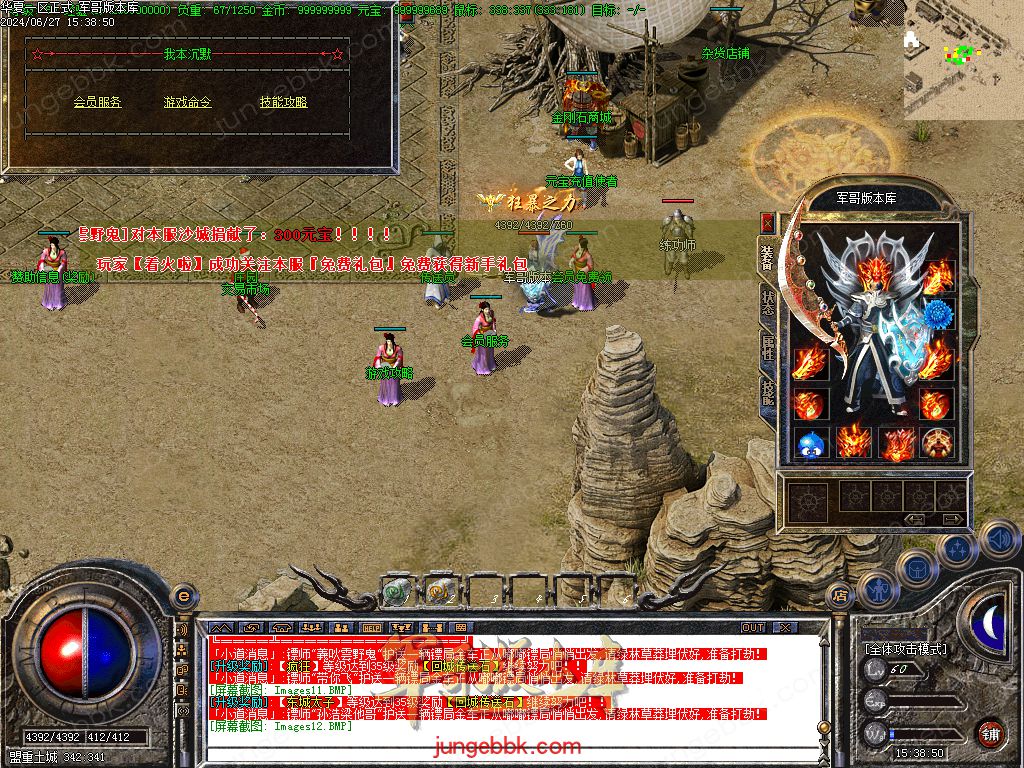Click the OUT button on the chat bar
1024x768 pixels.
753,628
